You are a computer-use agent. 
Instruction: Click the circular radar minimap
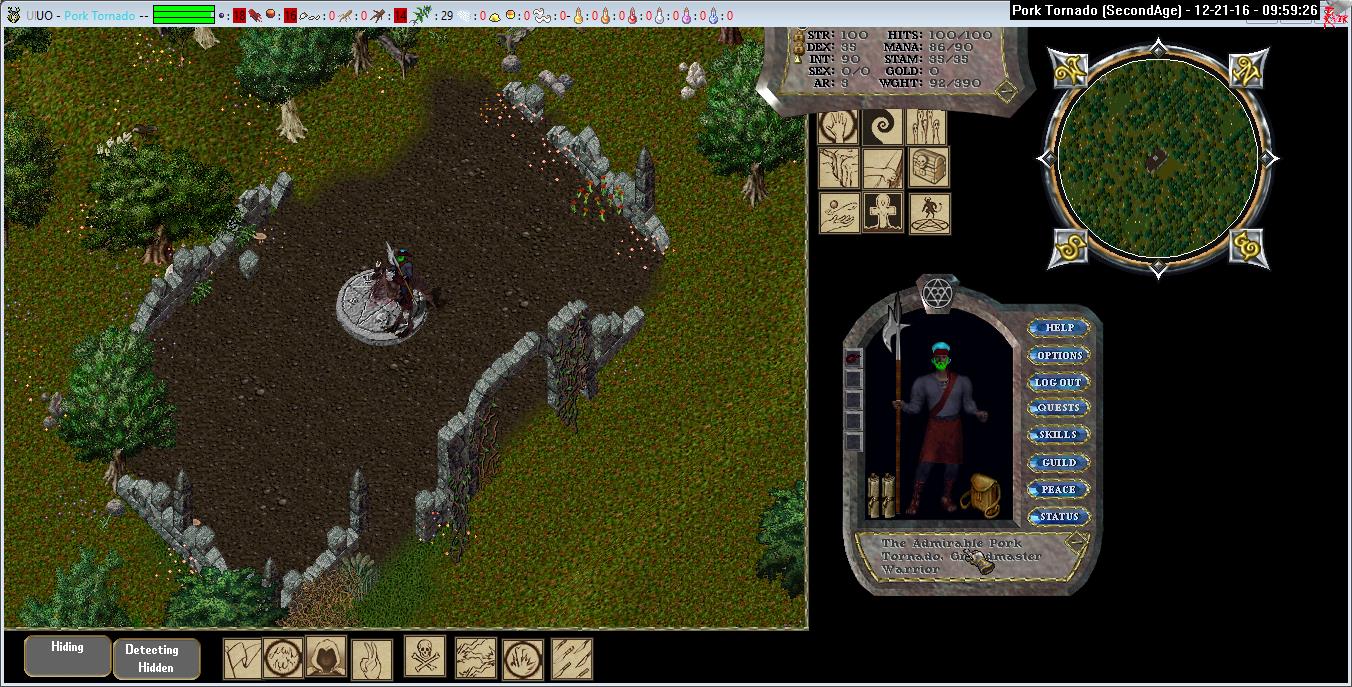(x=1157, y=158)
